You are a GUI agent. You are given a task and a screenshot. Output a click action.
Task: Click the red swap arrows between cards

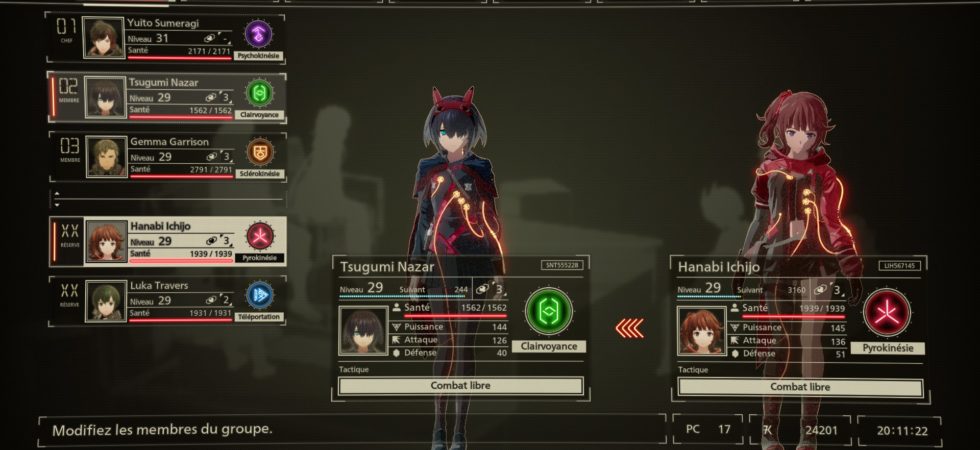pyautogui.click(x=629, y=327)
